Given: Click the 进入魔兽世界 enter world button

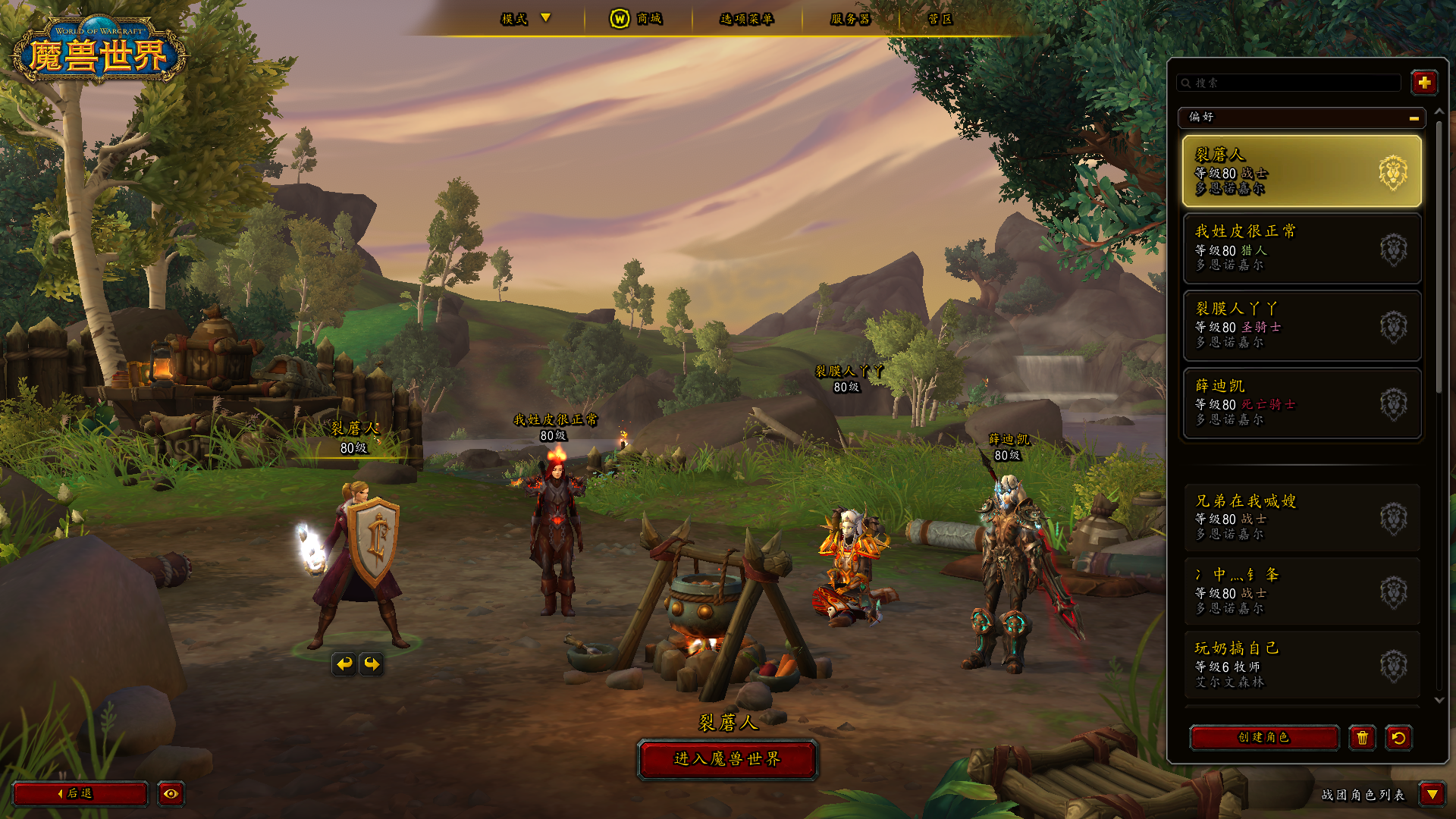Looking at the screenshot, I should pyautogui.click(x=727, y=759).
